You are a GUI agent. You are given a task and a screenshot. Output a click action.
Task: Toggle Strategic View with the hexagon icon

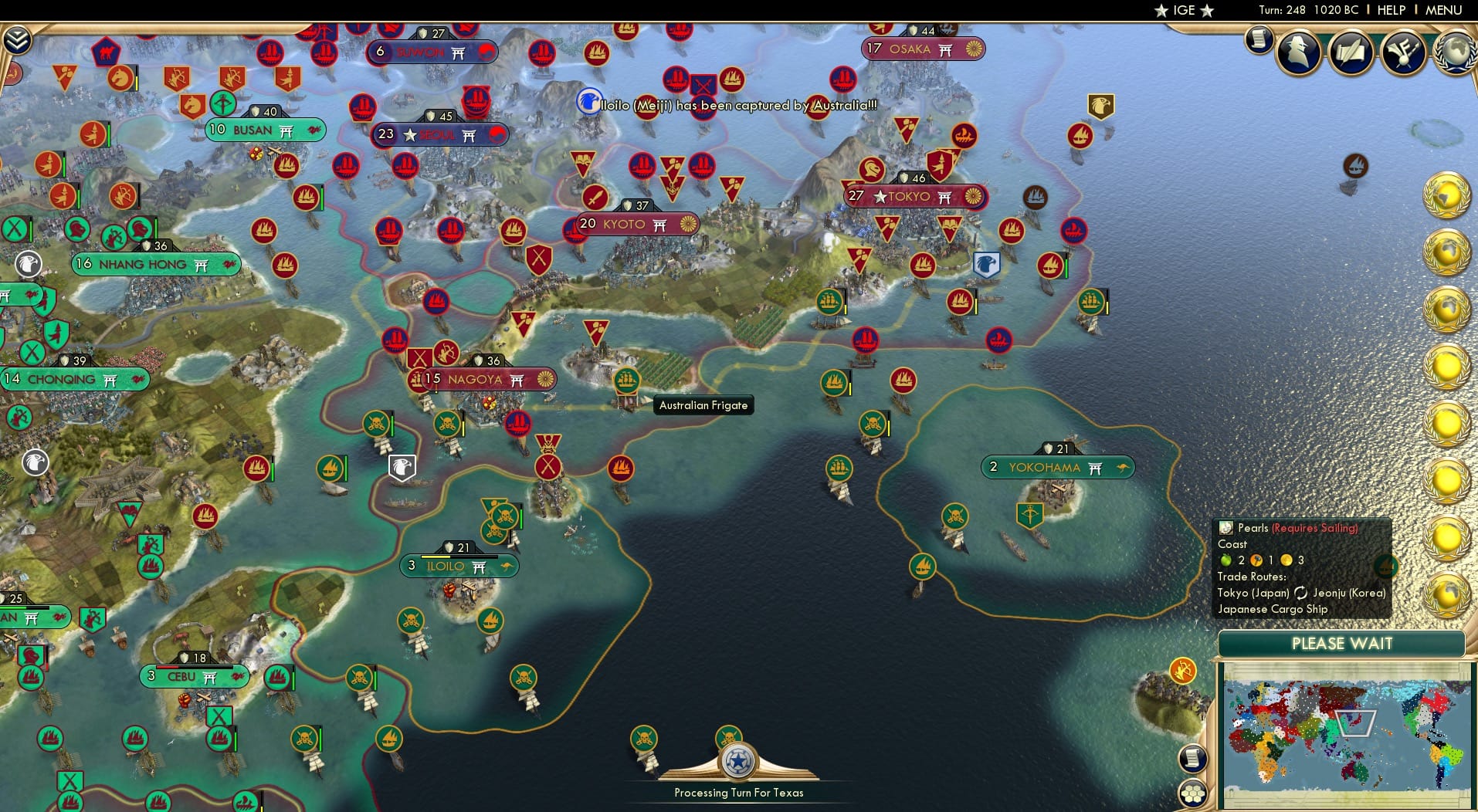1195,791
